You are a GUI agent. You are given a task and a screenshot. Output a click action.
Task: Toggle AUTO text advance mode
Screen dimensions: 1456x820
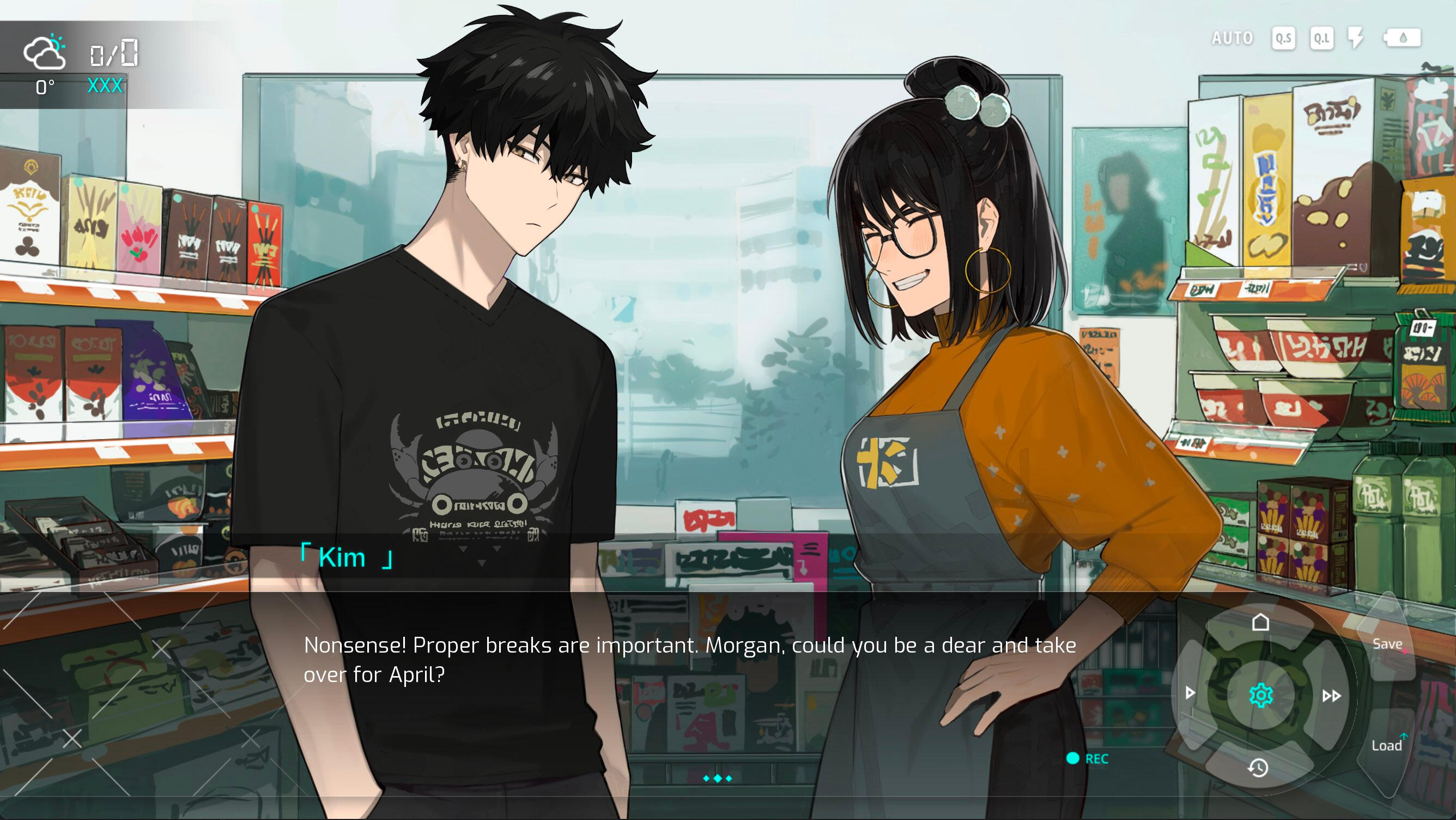coord(1232,39)
